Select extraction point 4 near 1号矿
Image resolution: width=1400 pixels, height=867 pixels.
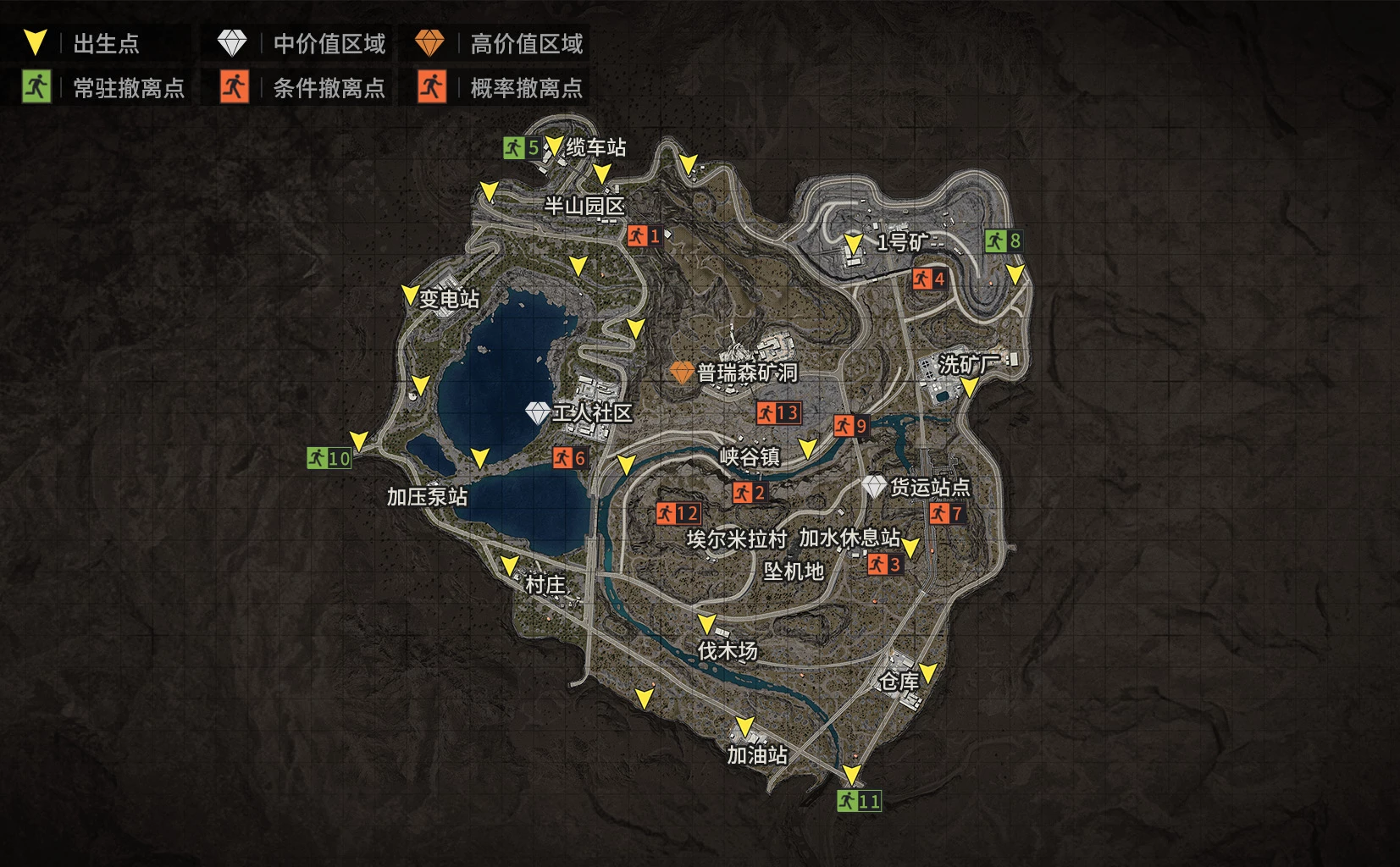click(929, 279)
